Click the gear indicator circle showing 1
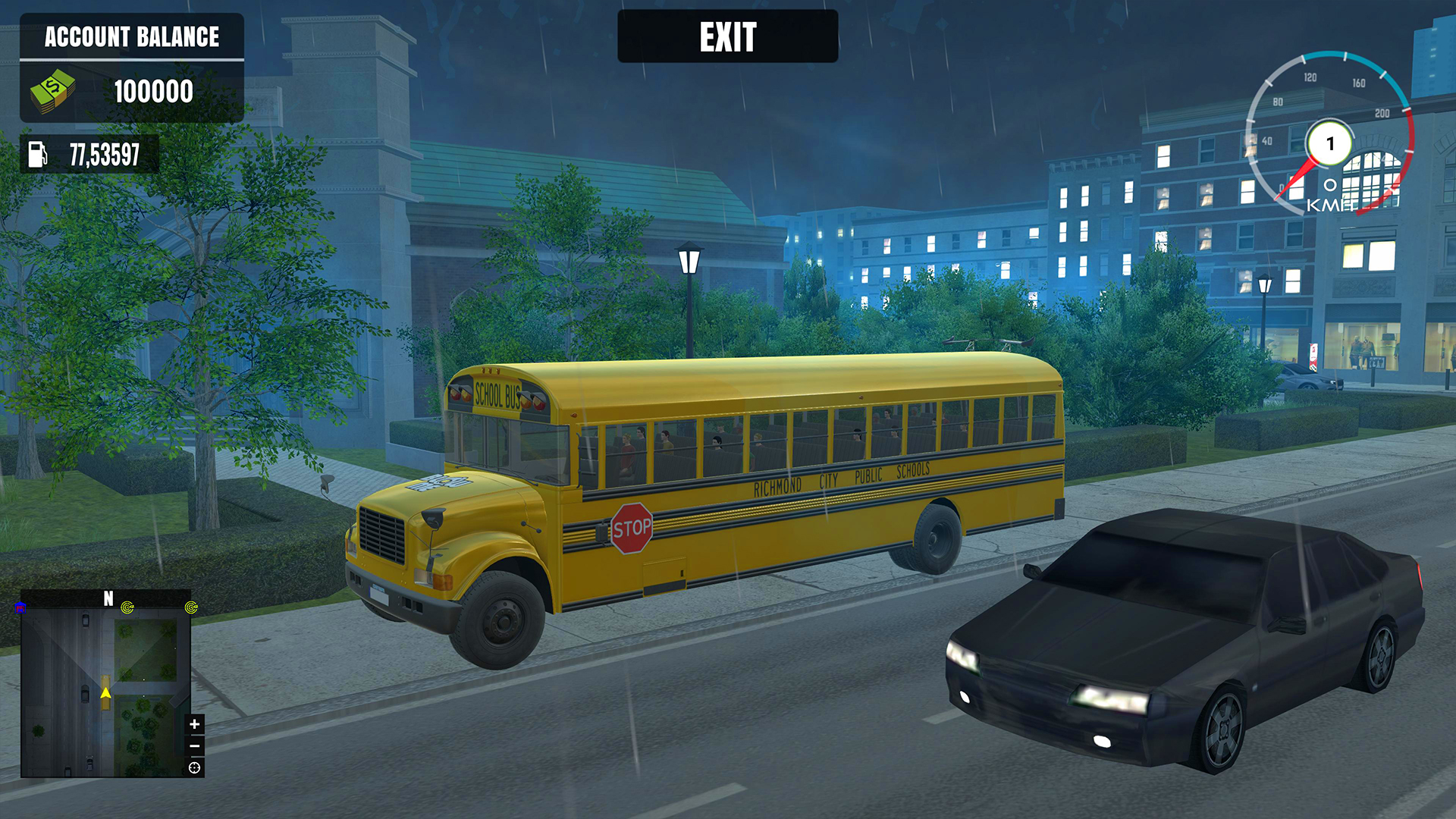The image size is (1456, 819). 1330,144
